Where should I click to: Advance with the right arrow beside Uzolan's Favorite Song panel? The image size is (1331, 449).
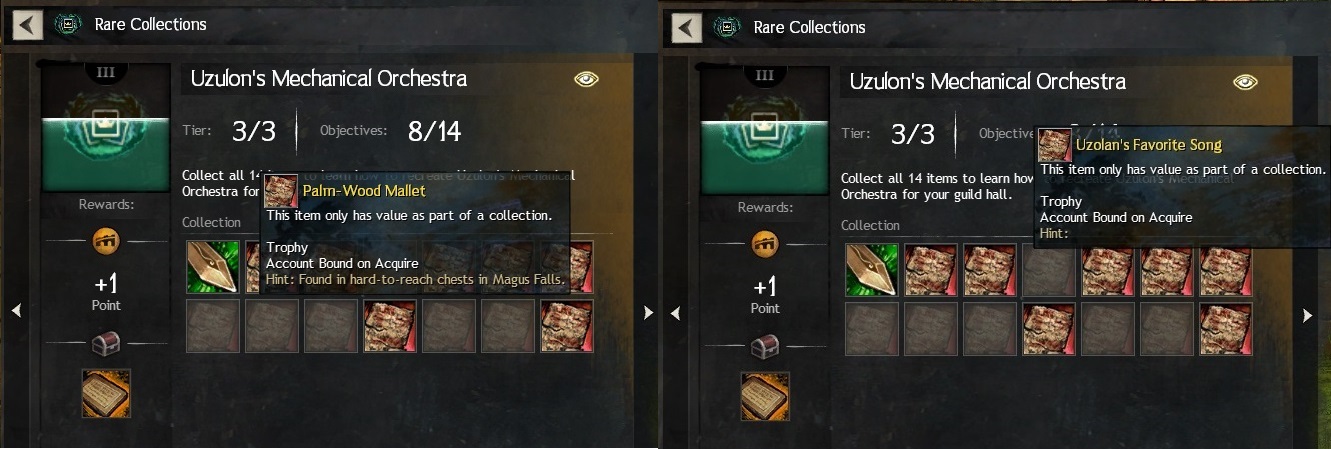(x=1308, y=315)
